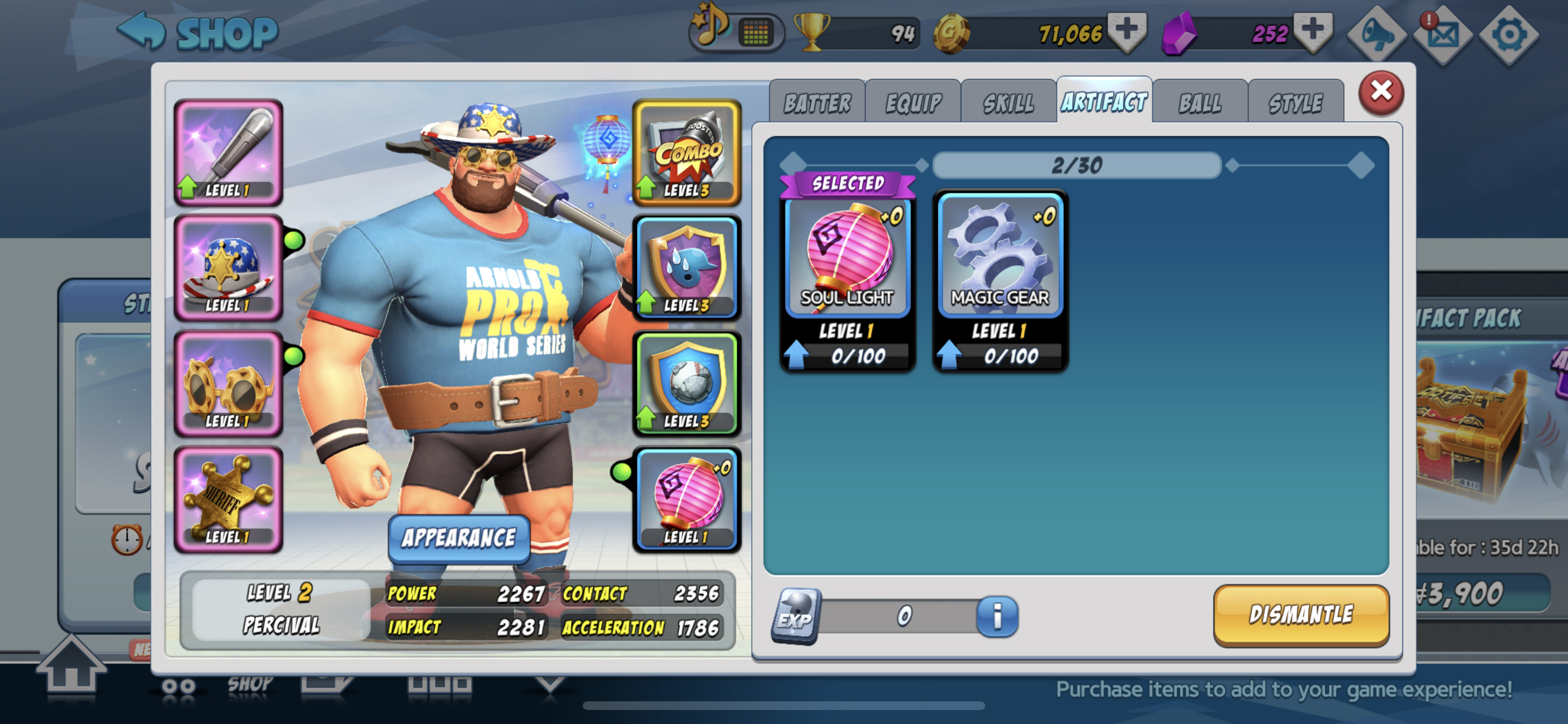This screenshot has height=724, width=1568.
Task: Open the EXP info button
Action: (997, 616)
